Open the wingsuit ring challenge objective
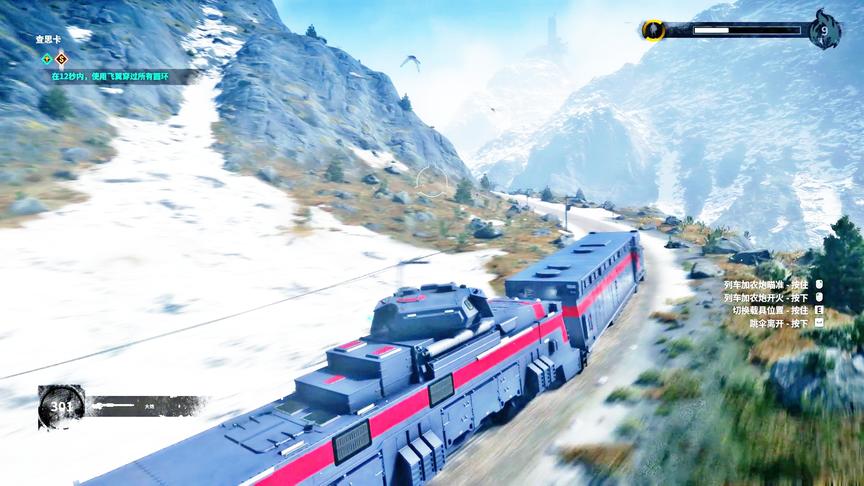This screenshot has width=864, height=486. coord(110,75)
